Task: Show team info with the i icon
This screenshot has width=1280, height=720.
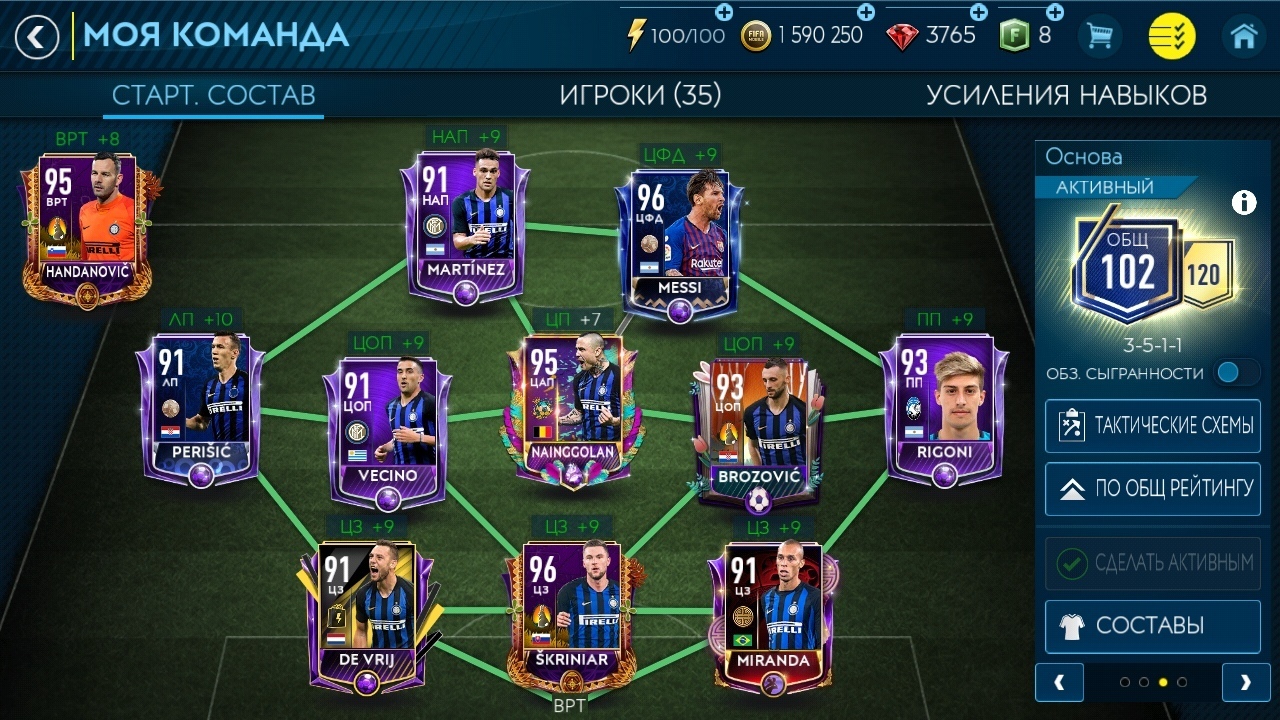Action: [x=1244, y=203]
